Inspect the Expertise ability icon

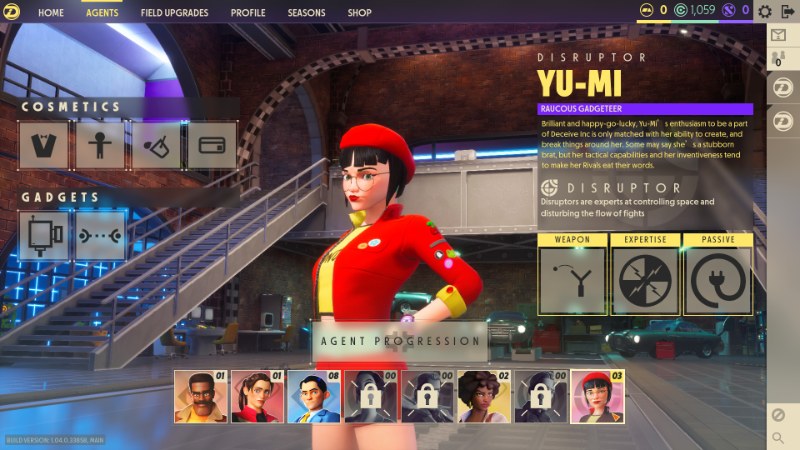click(x=645, y=280)
